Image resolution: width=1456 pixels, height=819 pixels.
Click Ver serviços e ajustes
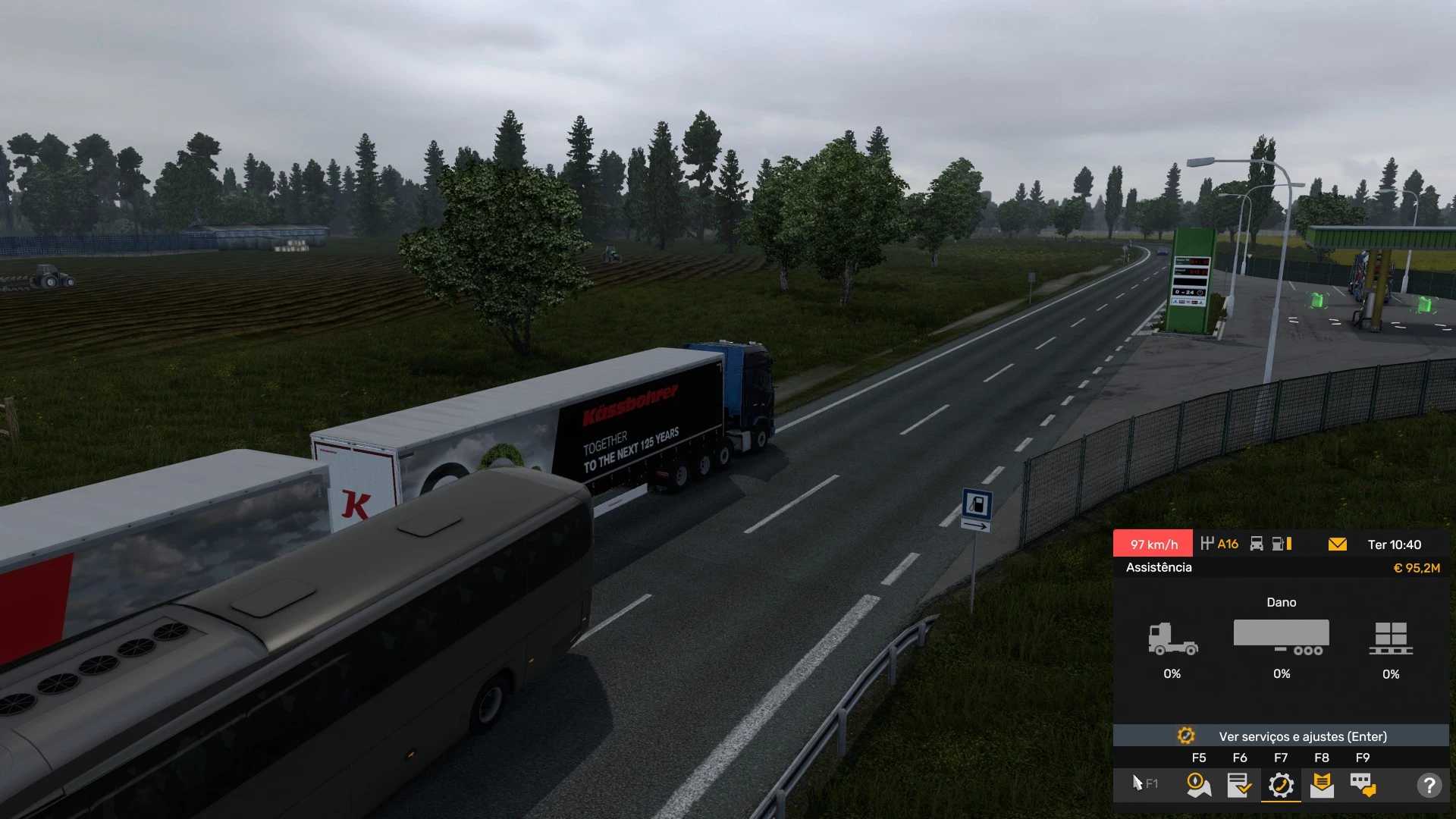(x=1281, y=736)
